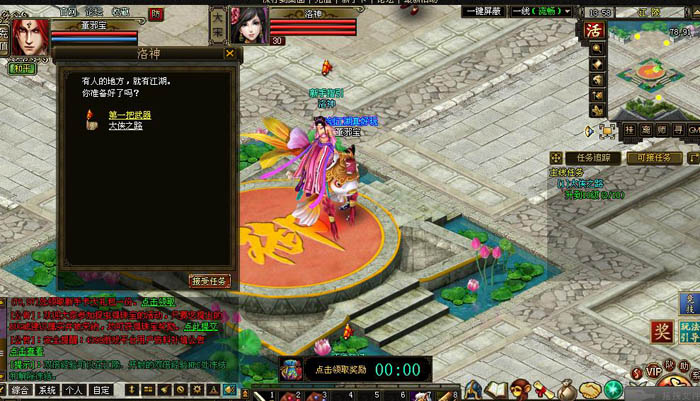Switch to the 可接任务 available quests tab
The width and height of the screenshot is (700, 401).
(x=655, y=158)
